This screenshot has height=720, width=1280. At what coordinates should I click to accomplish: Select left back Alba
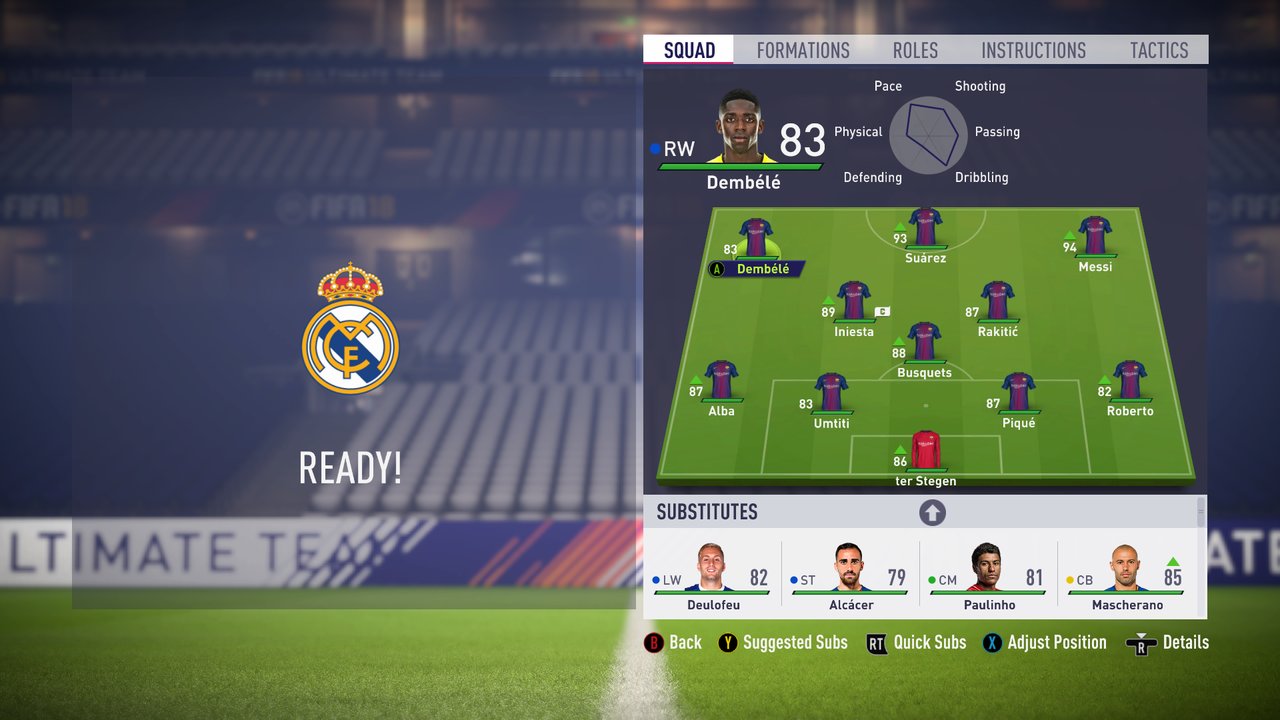[x=721, y=383]
